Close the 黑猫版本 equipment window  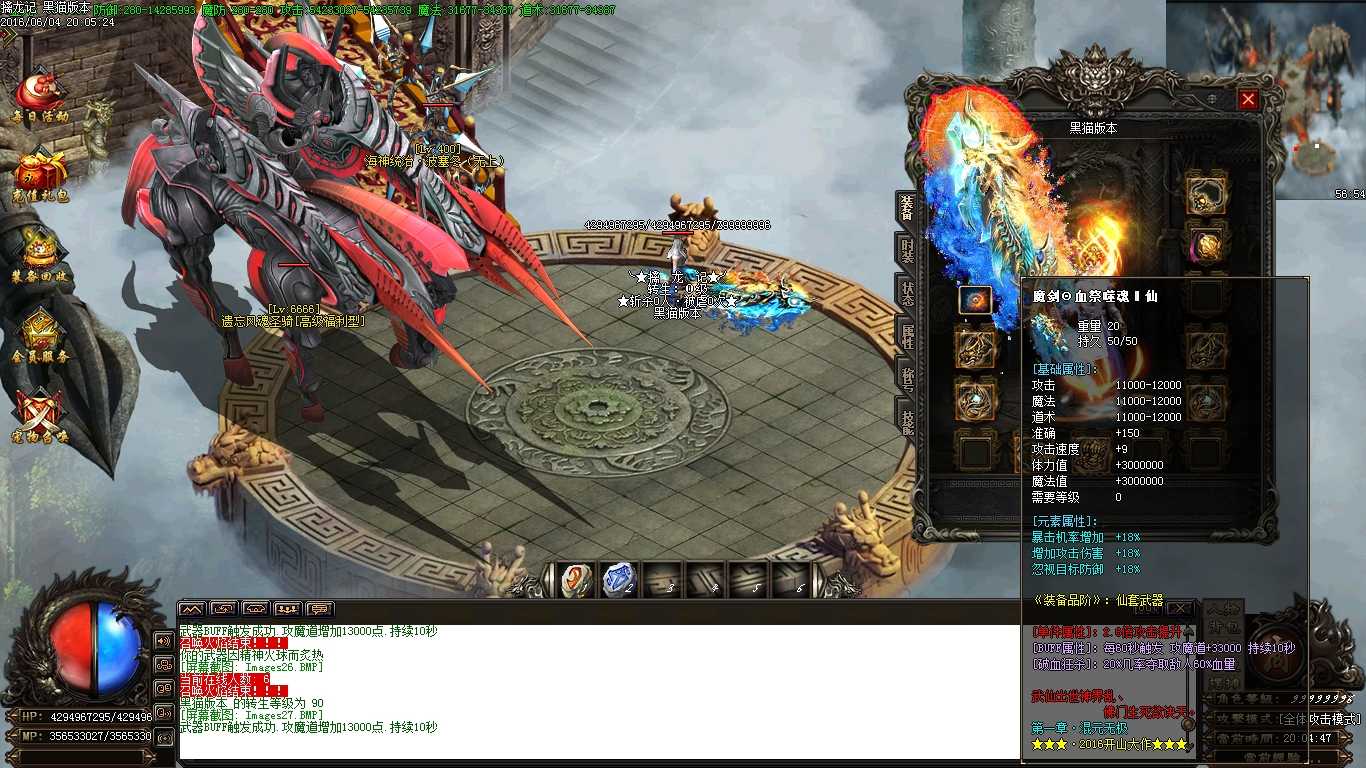1248,99
